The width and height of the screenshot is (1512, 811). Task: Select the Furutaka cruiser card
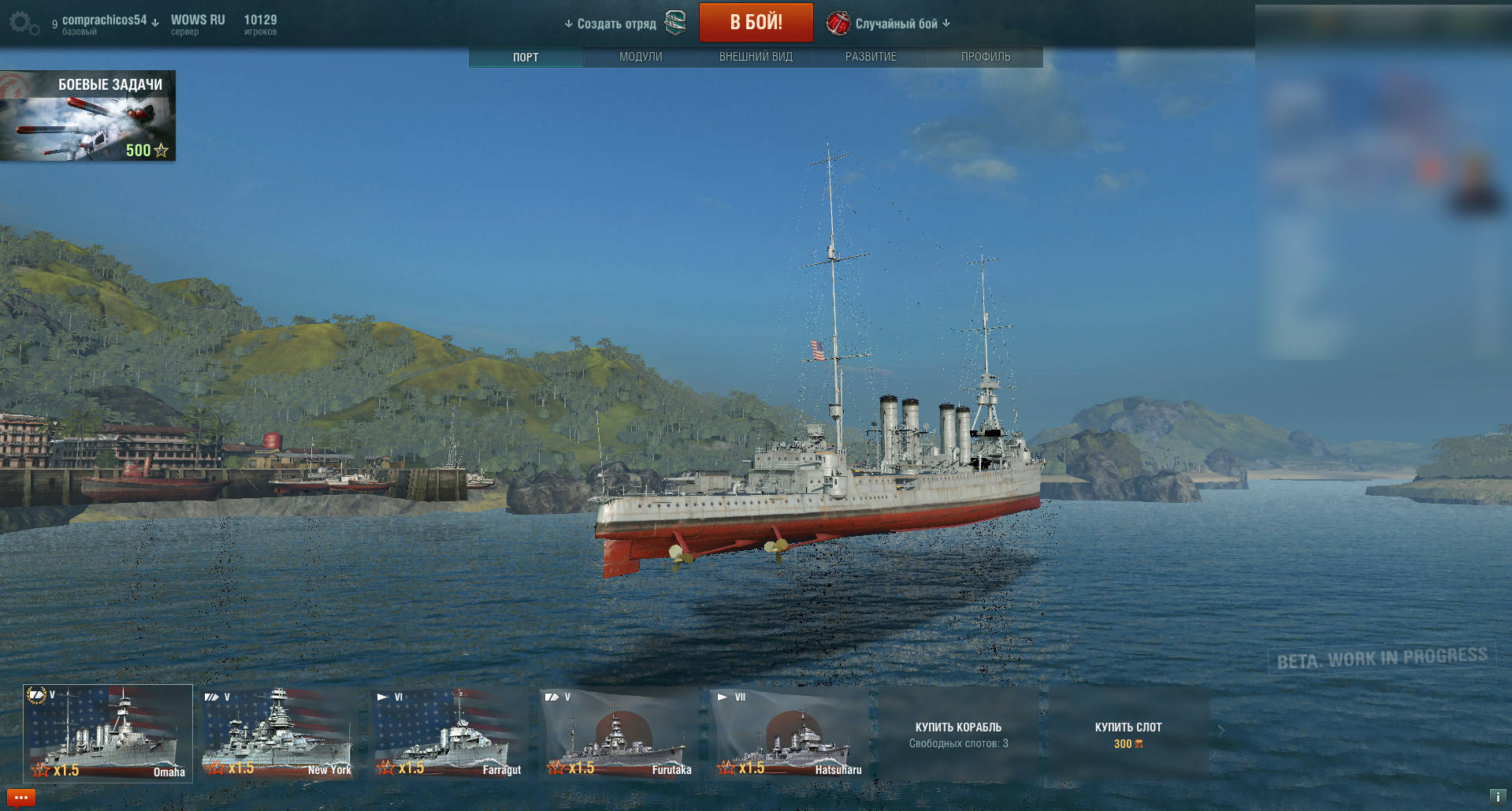coord(619,733)
